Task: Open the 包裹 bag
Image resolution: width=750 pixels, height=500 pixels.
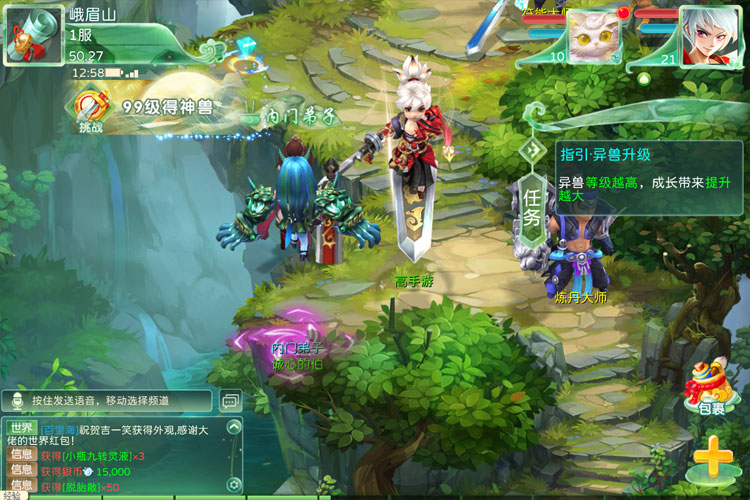Action: (x=711, y=387)
